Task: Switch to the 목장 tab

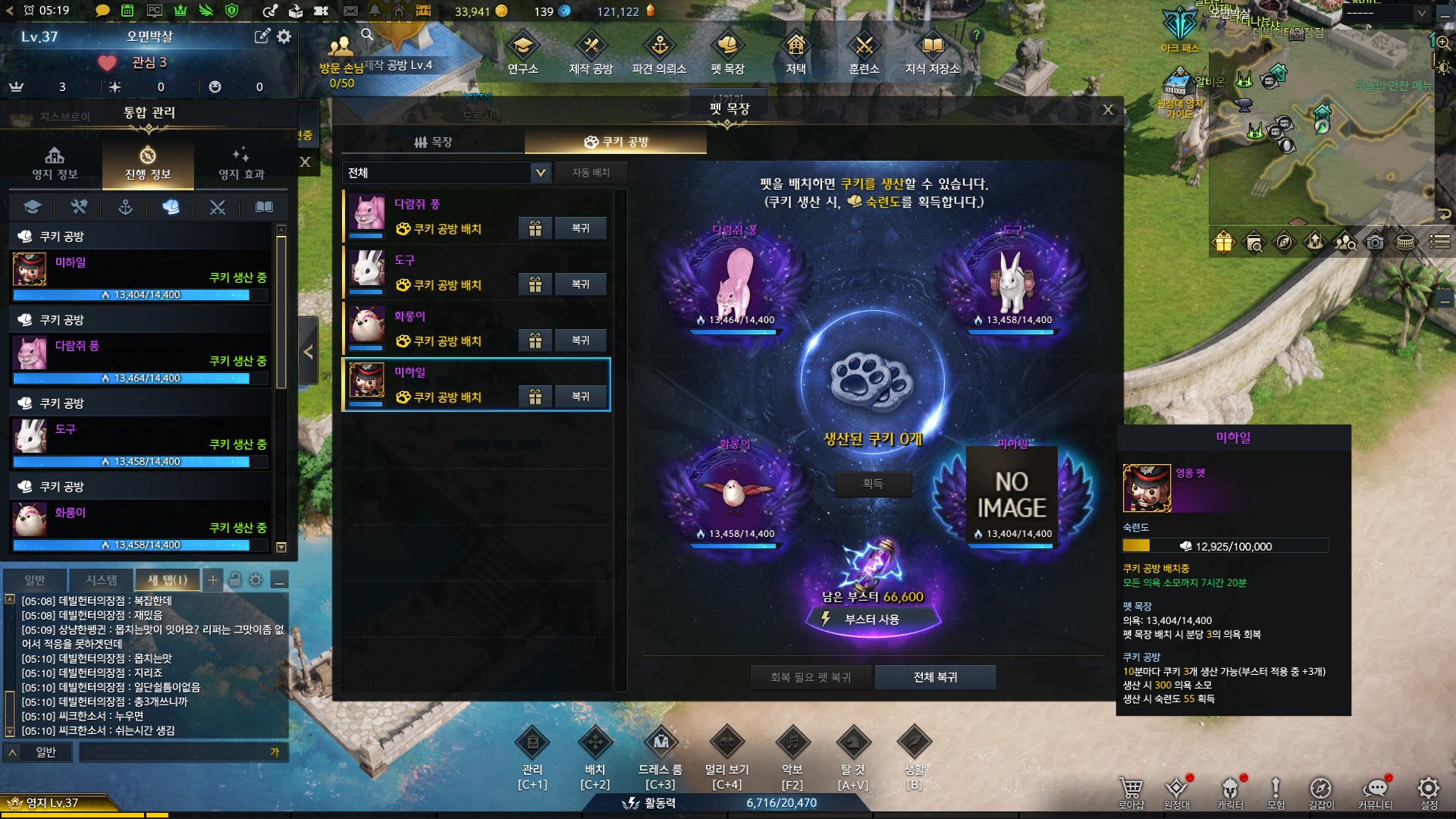Action: point(433,142)
